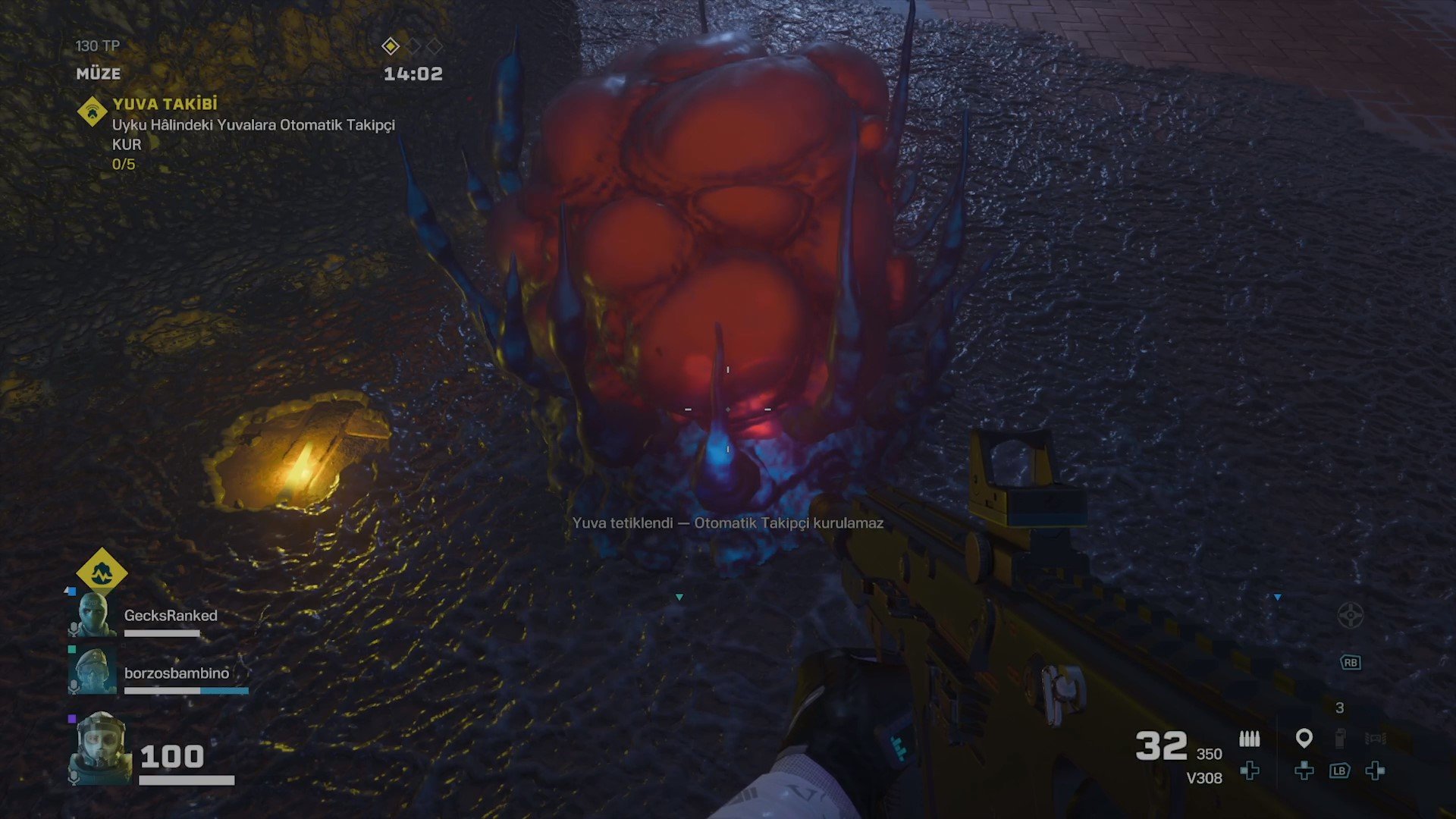The height and width of the screenshot is (819, 1456).
Task: Click the yellow nest objective badge above squad
Action: tap(102, 573)
